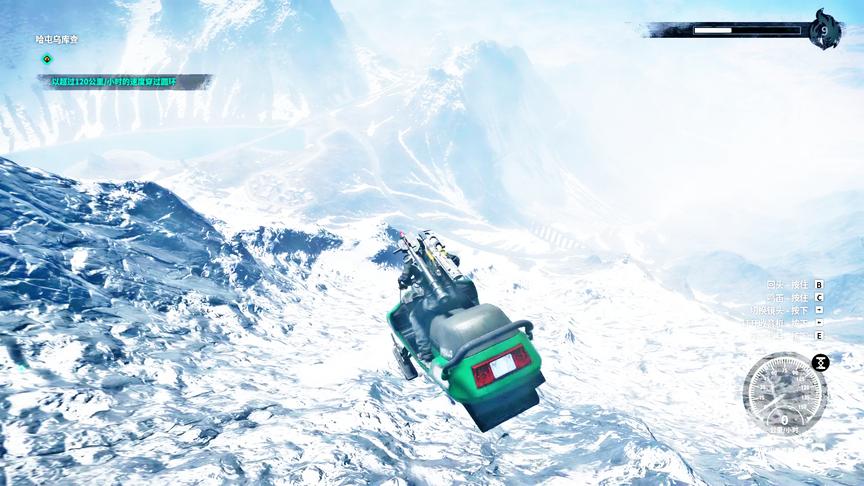Image resolution: width=864 pixels, height=486 pixels.
Task: Click the black hourglass icon above the speedometer
Action: pos(821,362)
